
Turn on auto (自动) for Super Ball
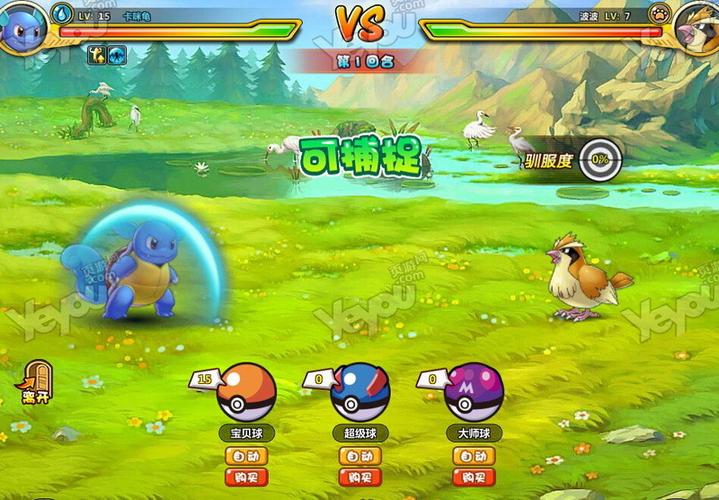(x=360, y=457)
